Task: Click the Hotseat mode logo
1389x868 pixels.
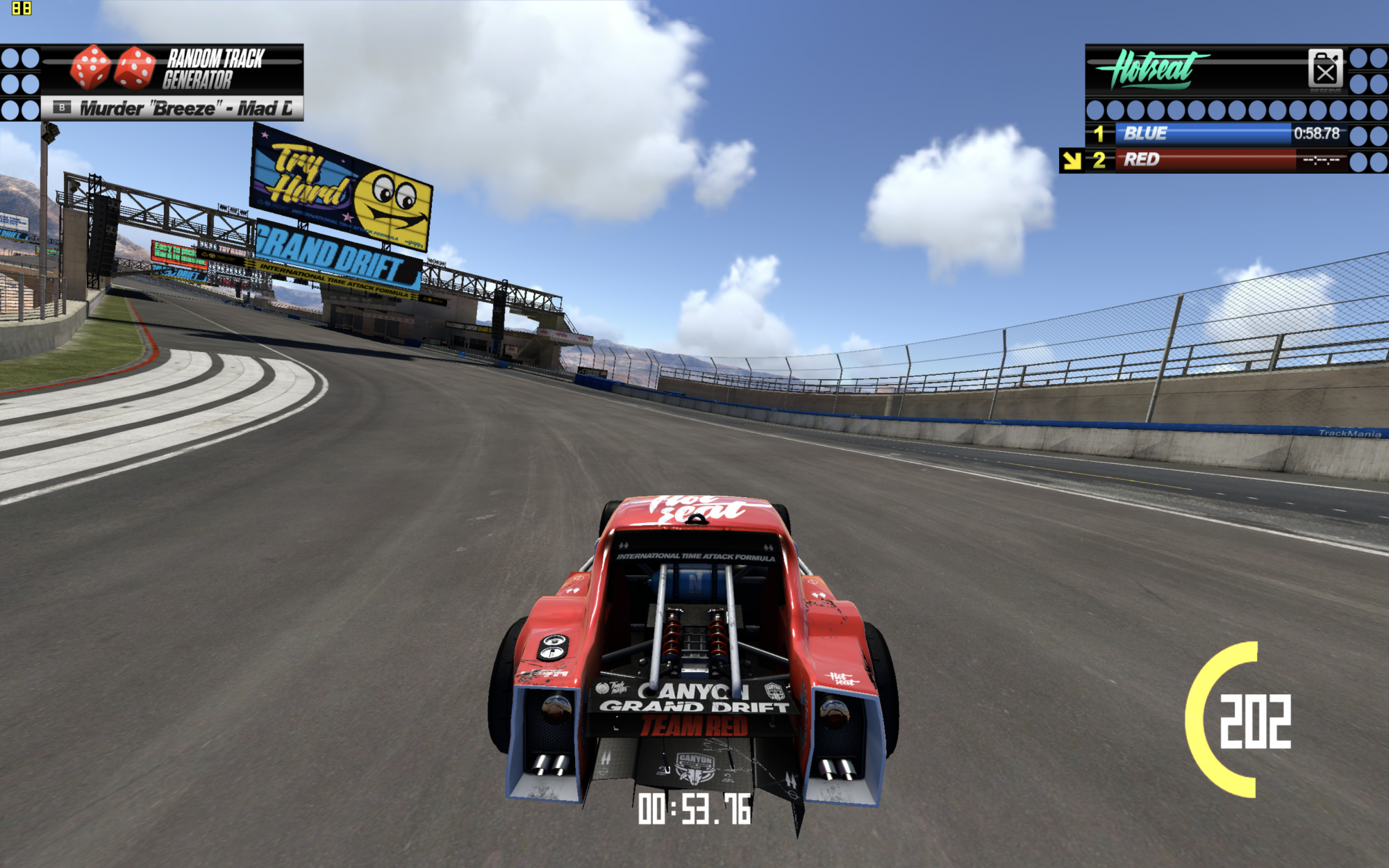Action: [1153, 69]
